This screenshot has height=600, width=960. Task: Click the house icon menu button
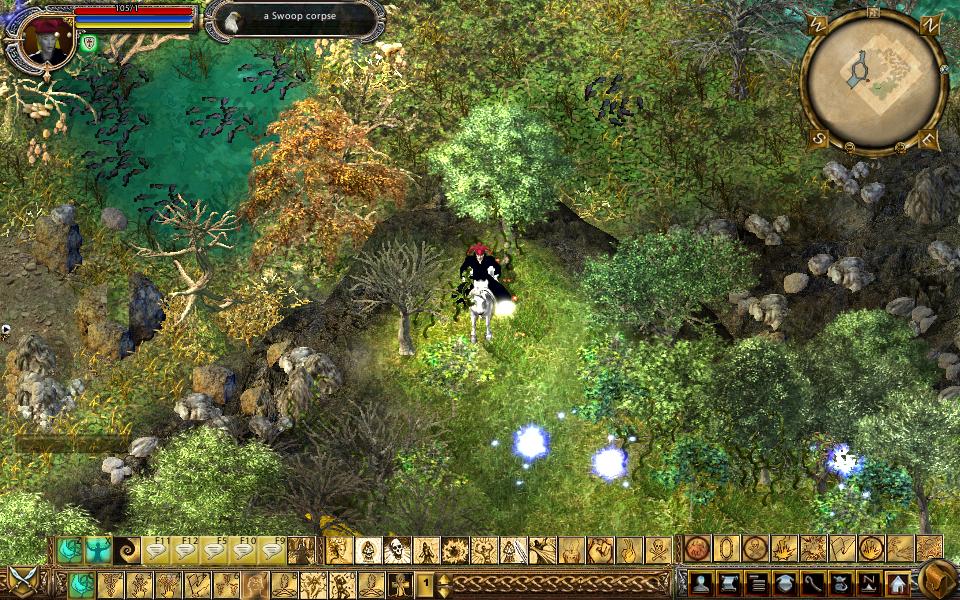(x=896, y=583)
